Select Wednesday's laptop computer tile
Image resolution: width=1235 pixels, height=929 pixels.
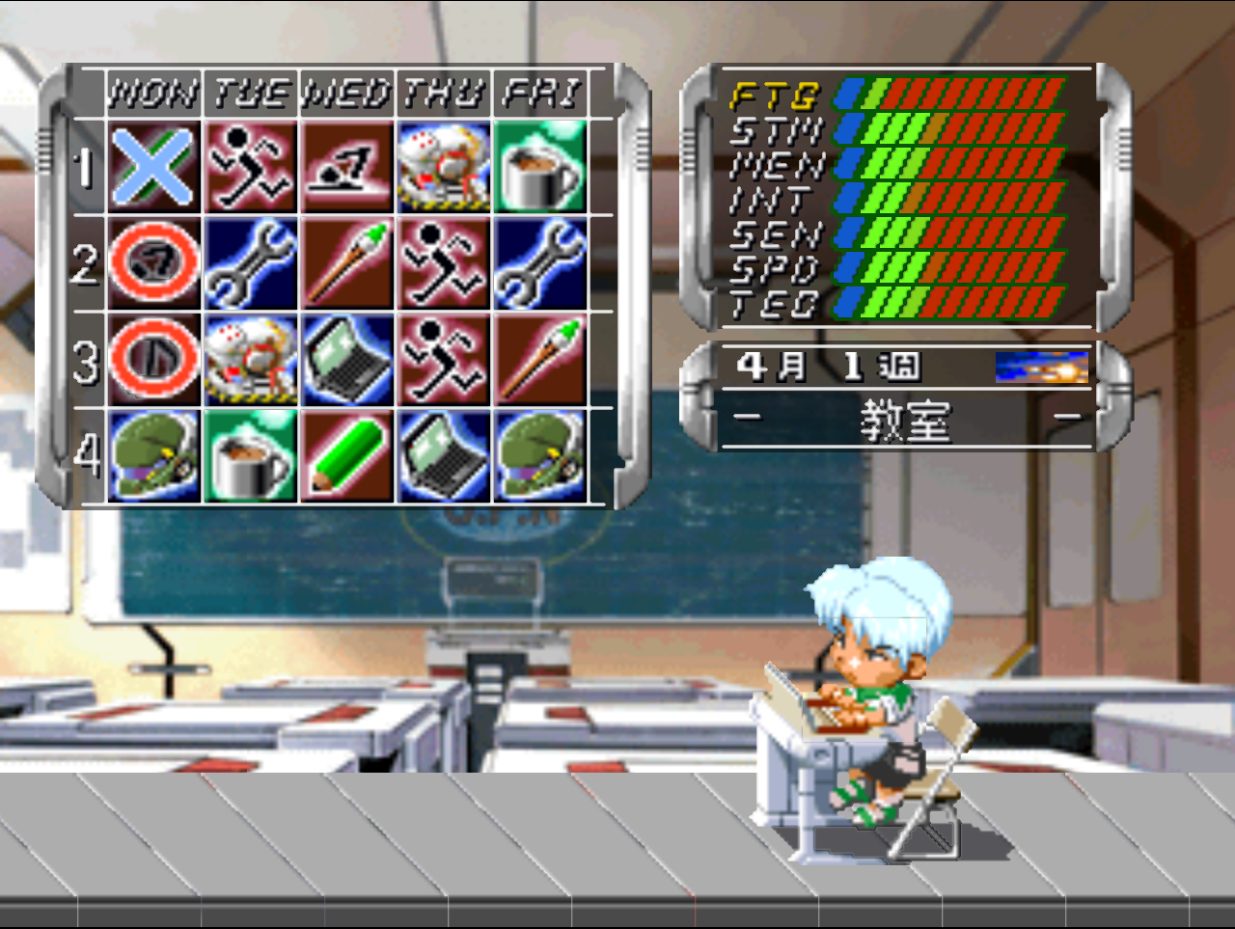(347, 359)
